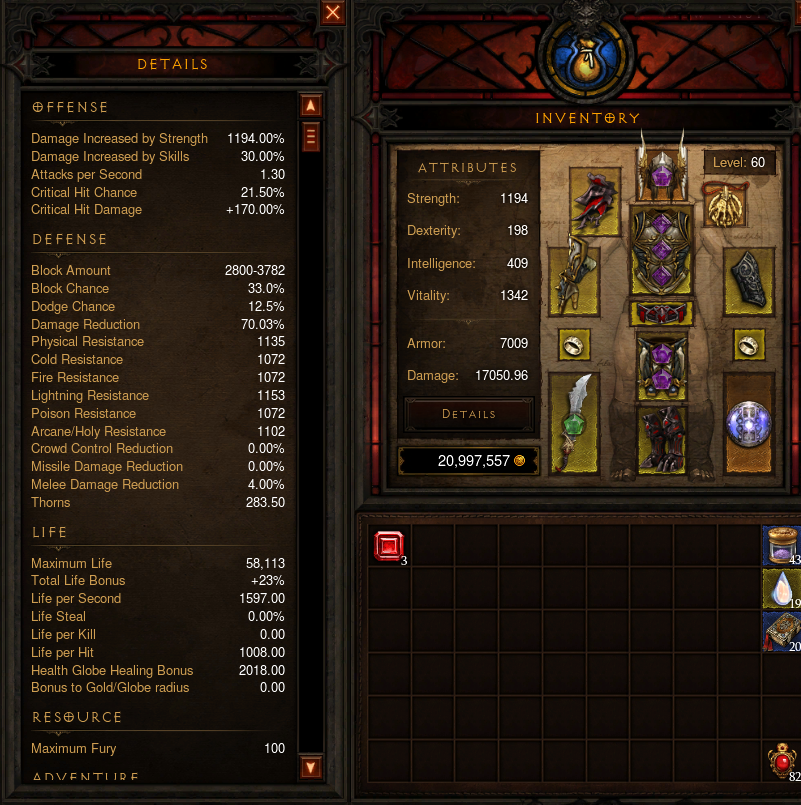801x805 pixels.
Task: Pick the red ruby gem stack
Action: 388,546
